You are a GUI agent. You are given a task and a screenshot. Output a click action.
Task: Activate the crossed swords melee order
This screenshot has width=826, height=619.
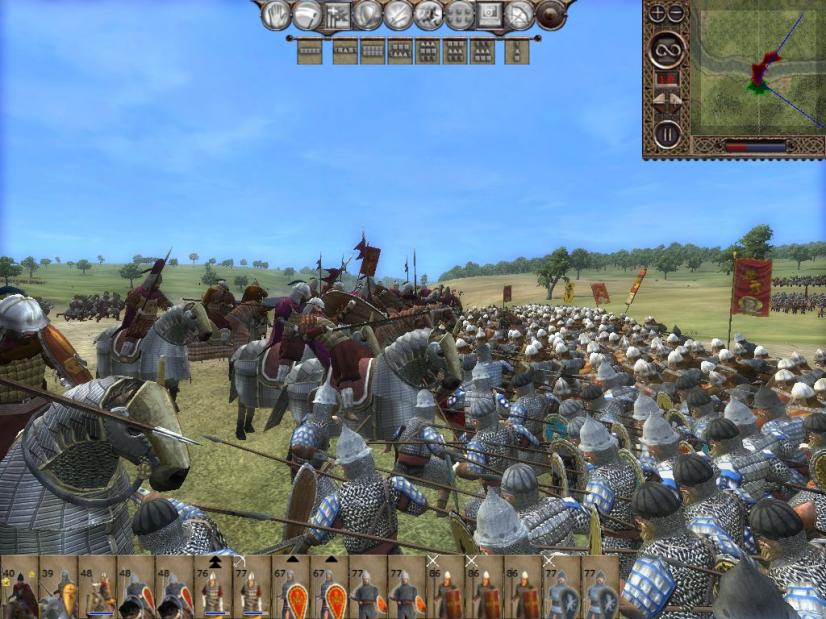click(399, 15)
